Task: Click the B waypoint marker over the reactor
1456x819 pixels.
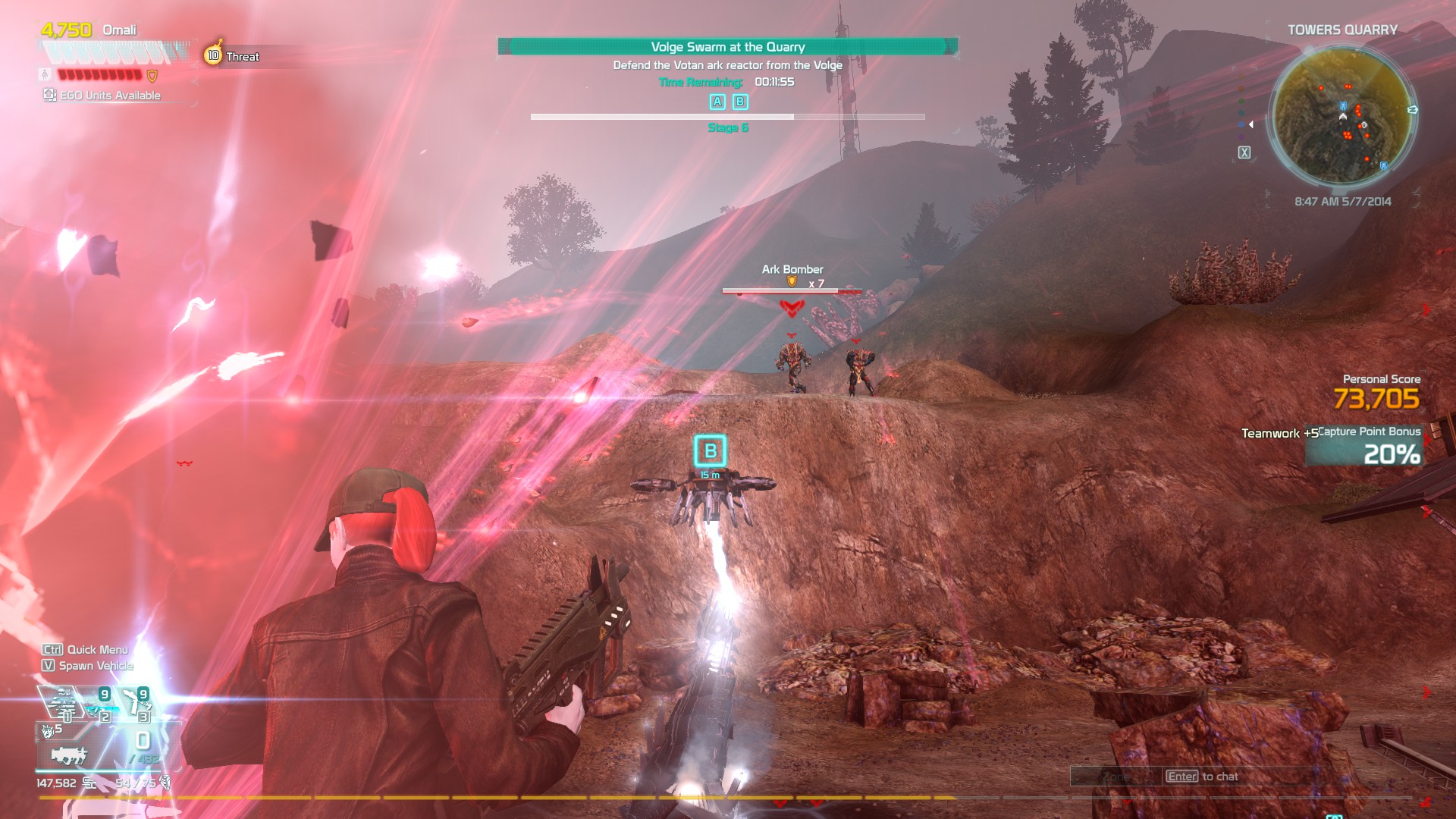Action: tap(710, 451)
